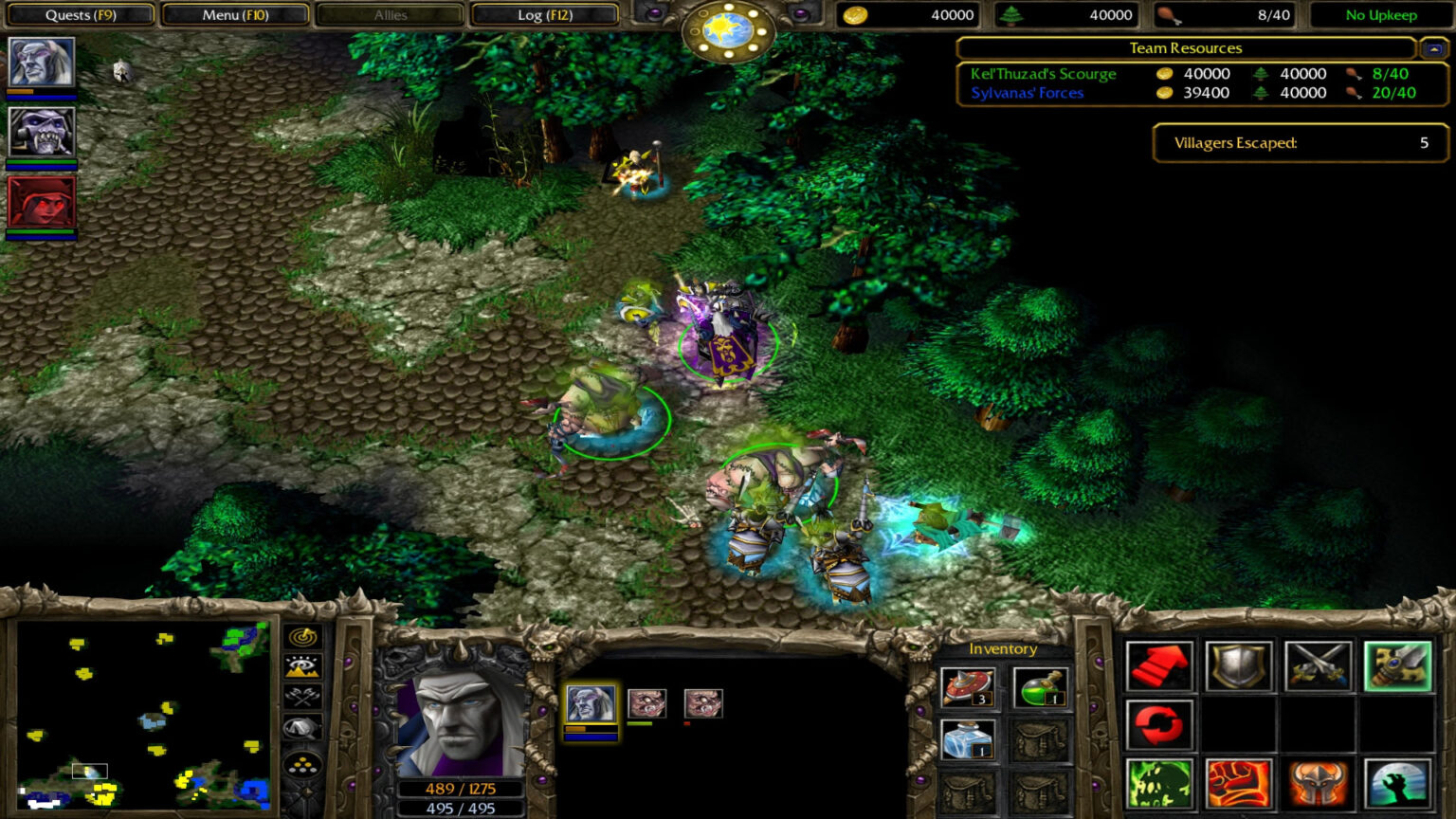The image size is (1456, 819).
Task: Click the Allies button
Action: [389, 14]
